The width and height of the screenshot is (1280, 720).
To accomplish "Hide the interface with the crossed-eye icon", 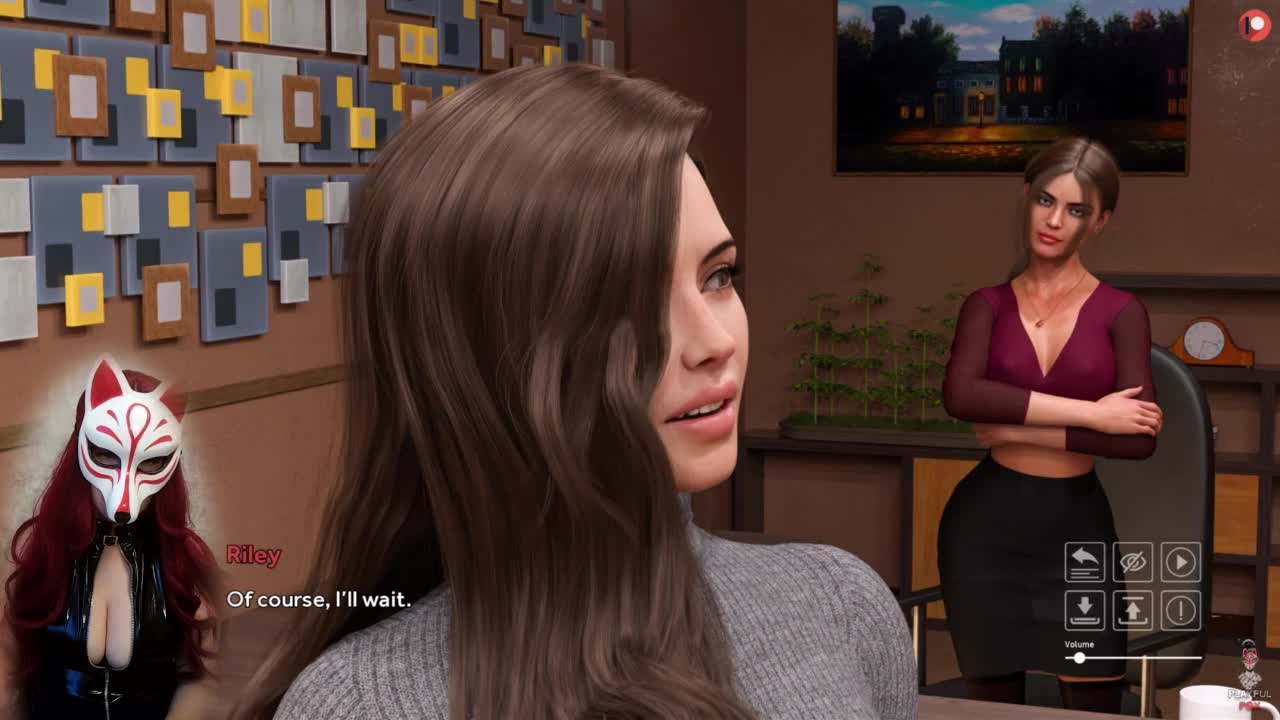I will tap(1133, 562).
